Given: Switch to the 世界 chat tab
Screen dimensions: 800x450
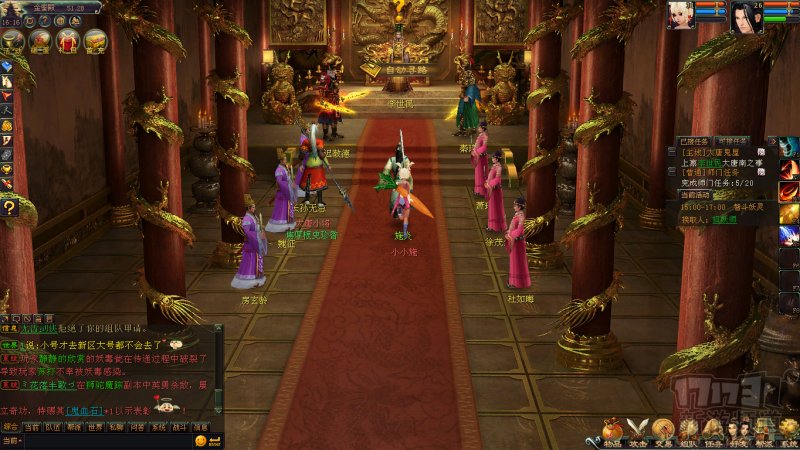Looking at the screenshot, I should (94, 426).
